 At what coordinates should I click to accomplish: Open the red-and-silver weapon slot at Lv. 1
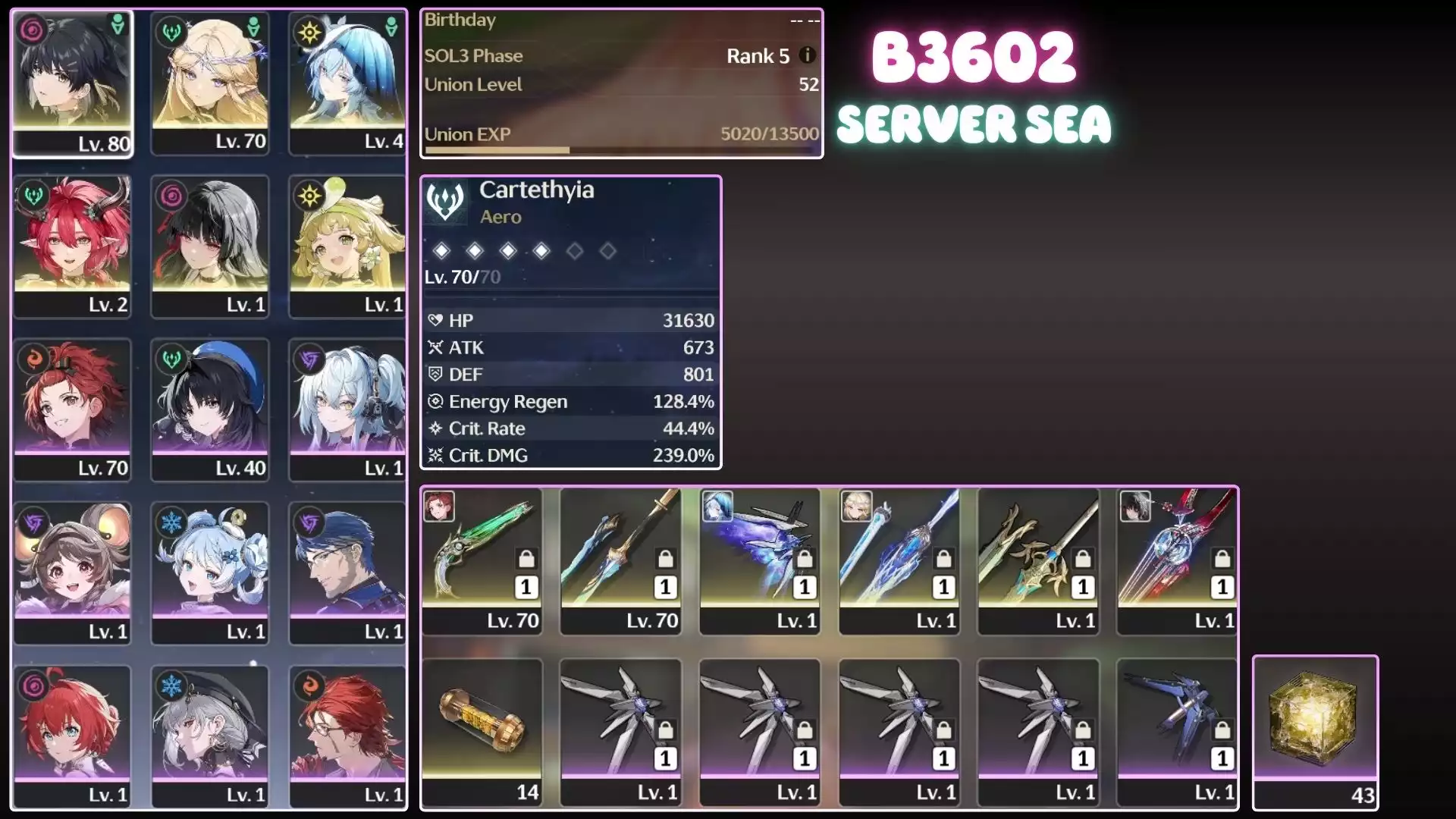1178,560
